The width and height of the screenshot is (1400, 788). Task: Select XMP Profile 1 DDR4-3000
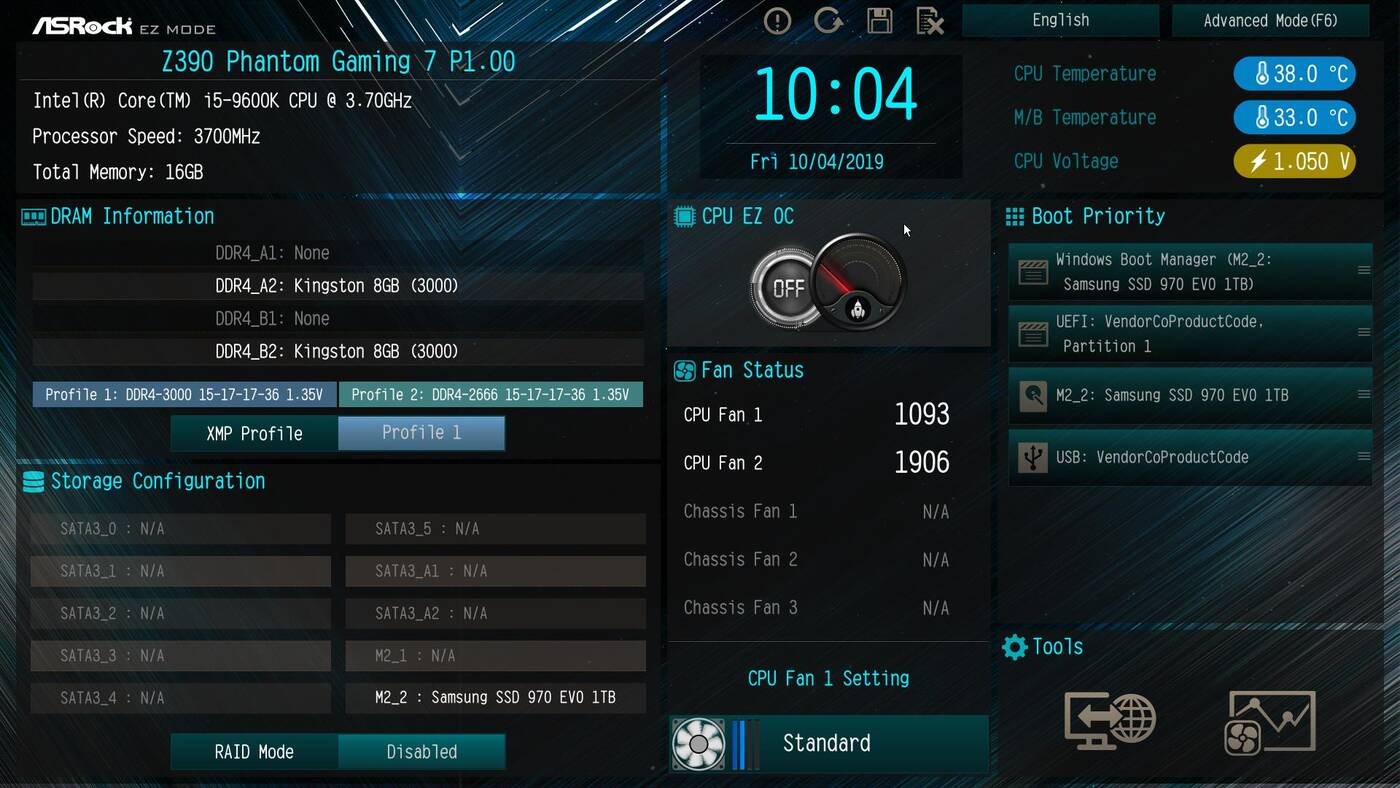(x=184, y=395)
